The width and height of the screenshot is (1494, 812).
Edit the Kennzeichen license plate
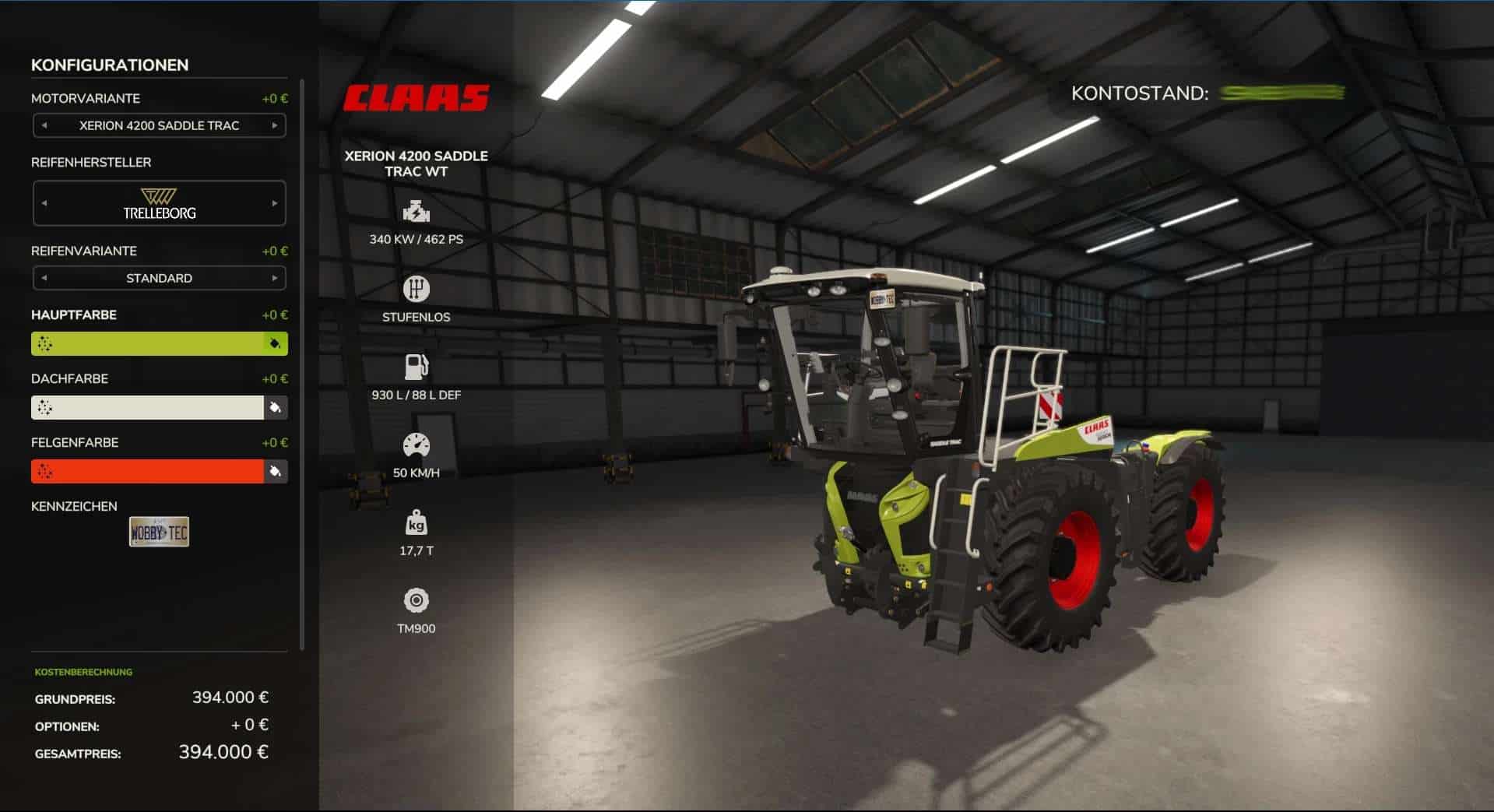point(159,533)
